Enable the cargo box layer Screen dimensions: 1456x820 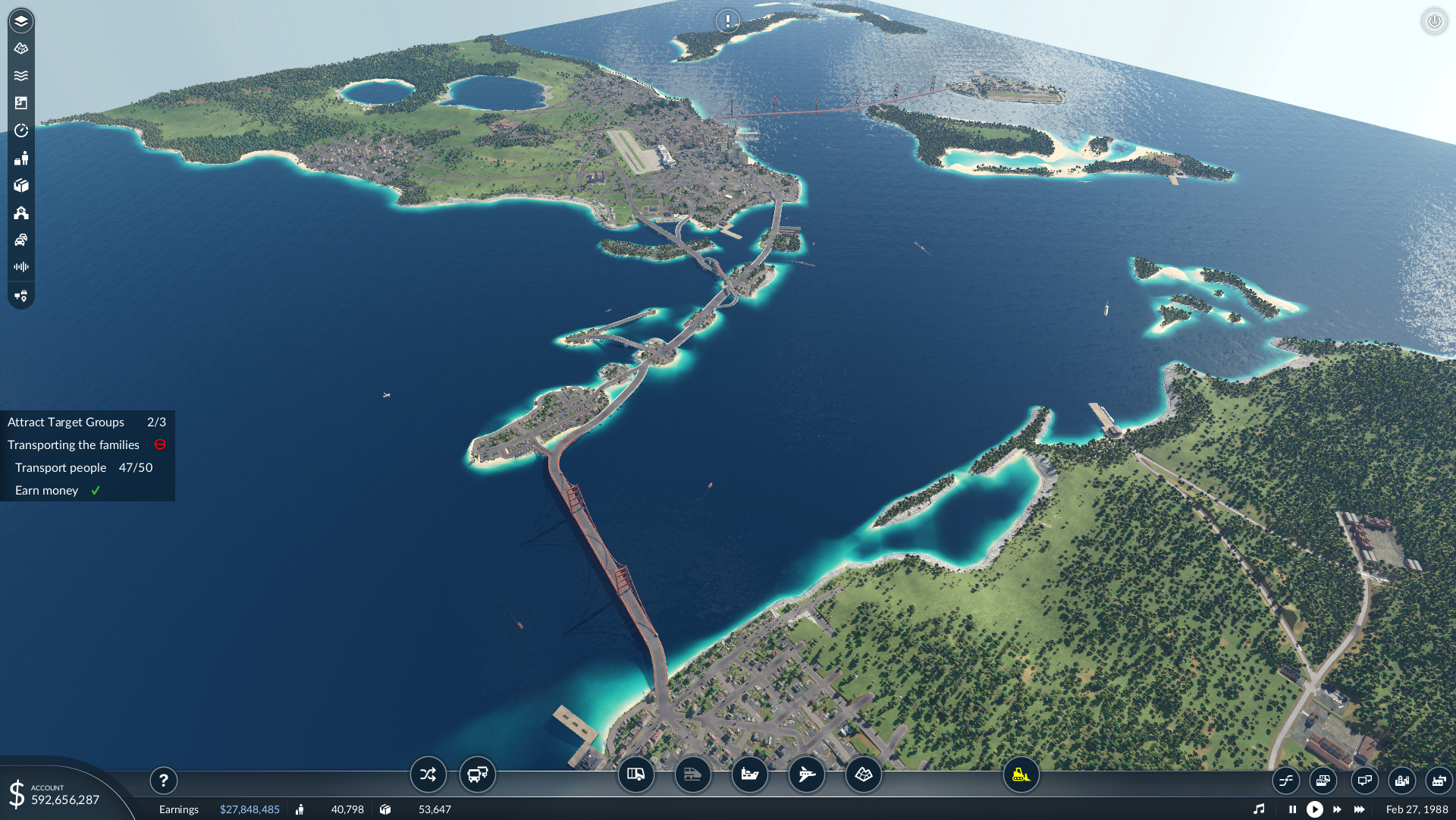click(21, 185)
